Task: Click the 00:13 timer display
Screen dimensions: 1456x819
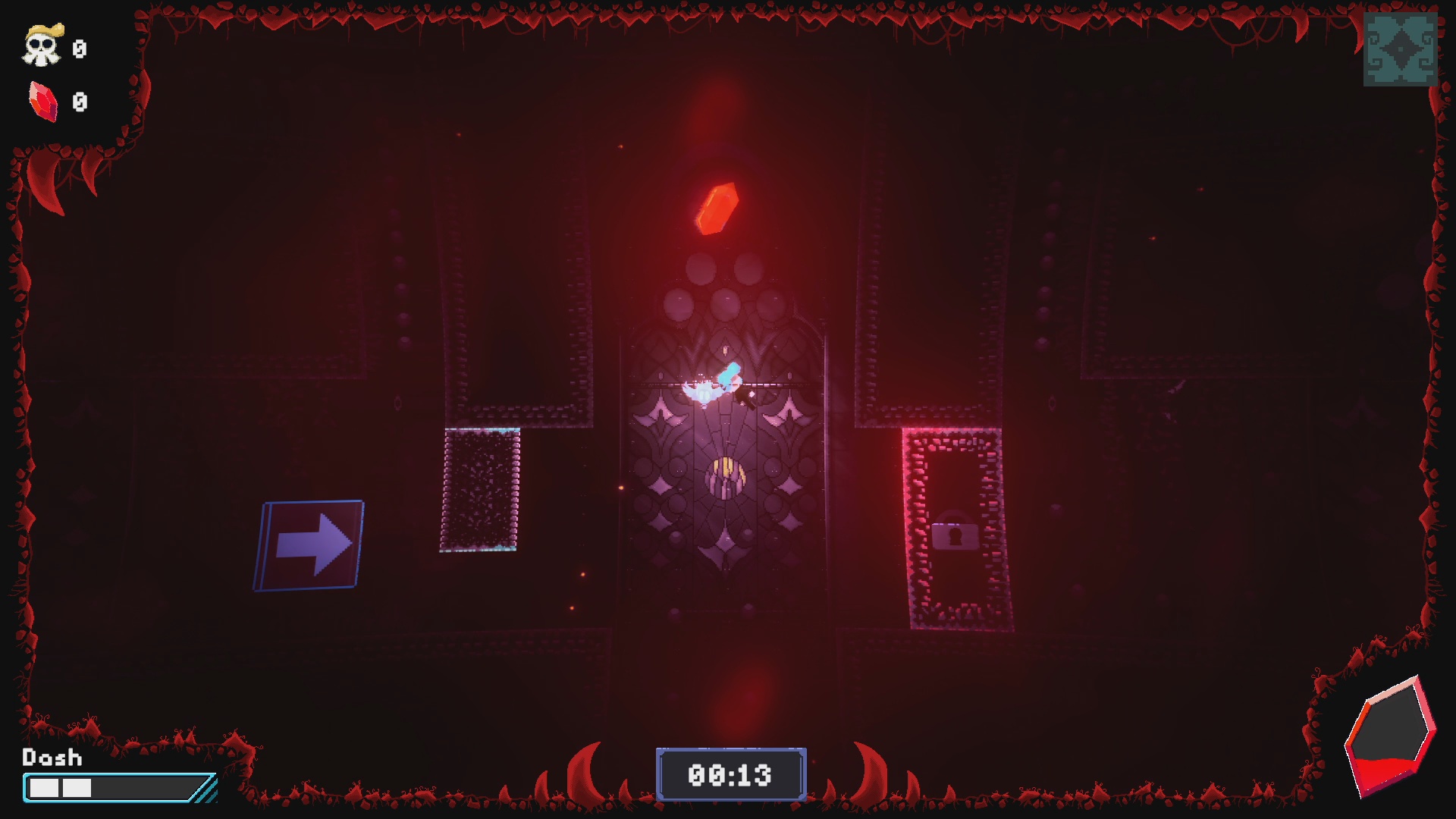Action: pyautogui.click(x=730, y=775)
